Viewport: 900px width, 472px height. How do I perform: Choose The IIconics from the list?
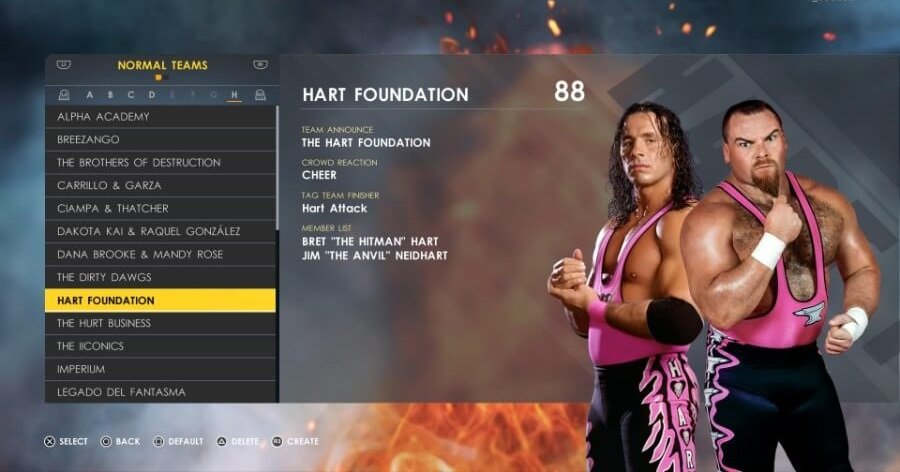tap(160, 347)
